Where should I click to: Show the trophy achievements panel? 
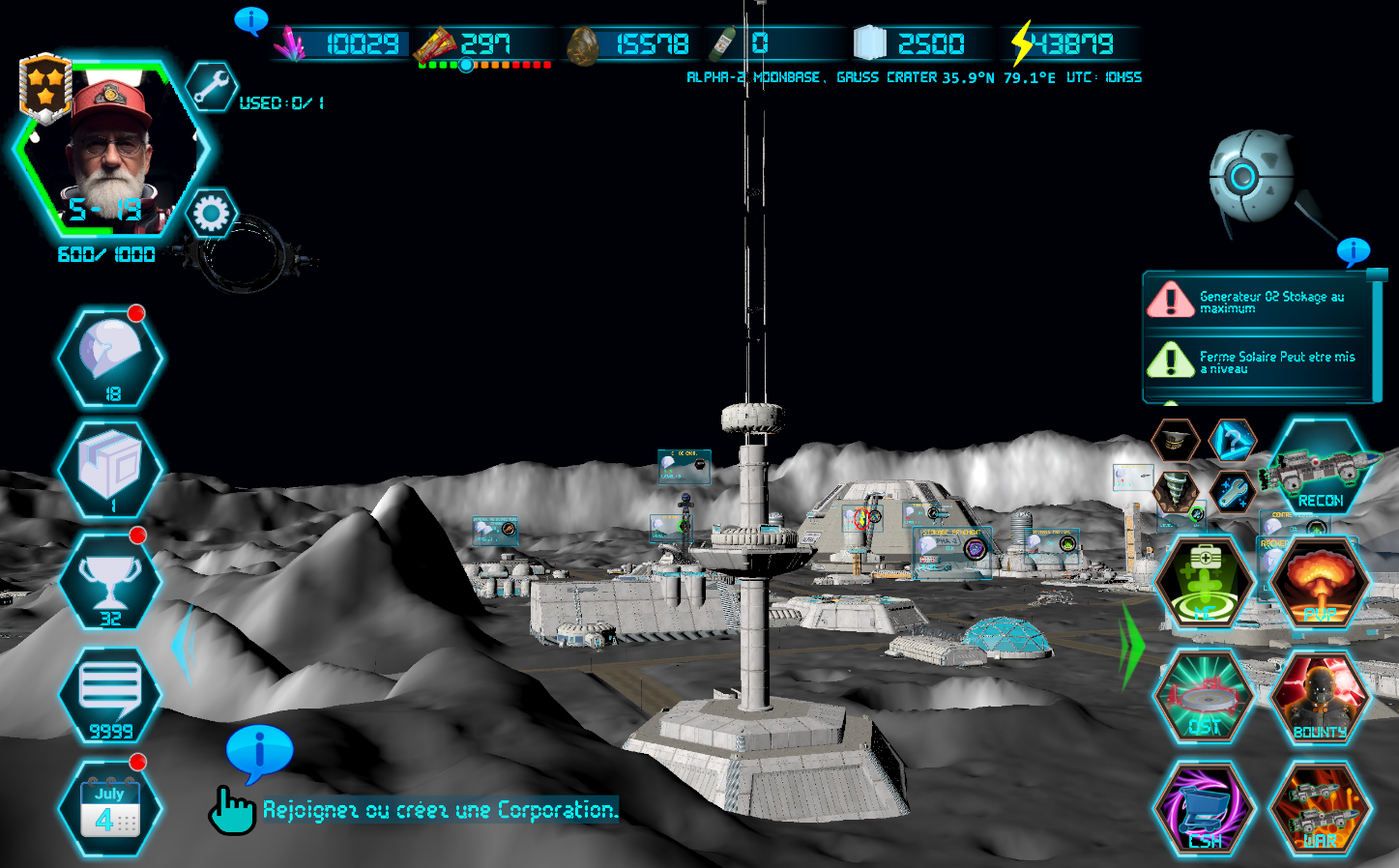click(x=110, y=580)
